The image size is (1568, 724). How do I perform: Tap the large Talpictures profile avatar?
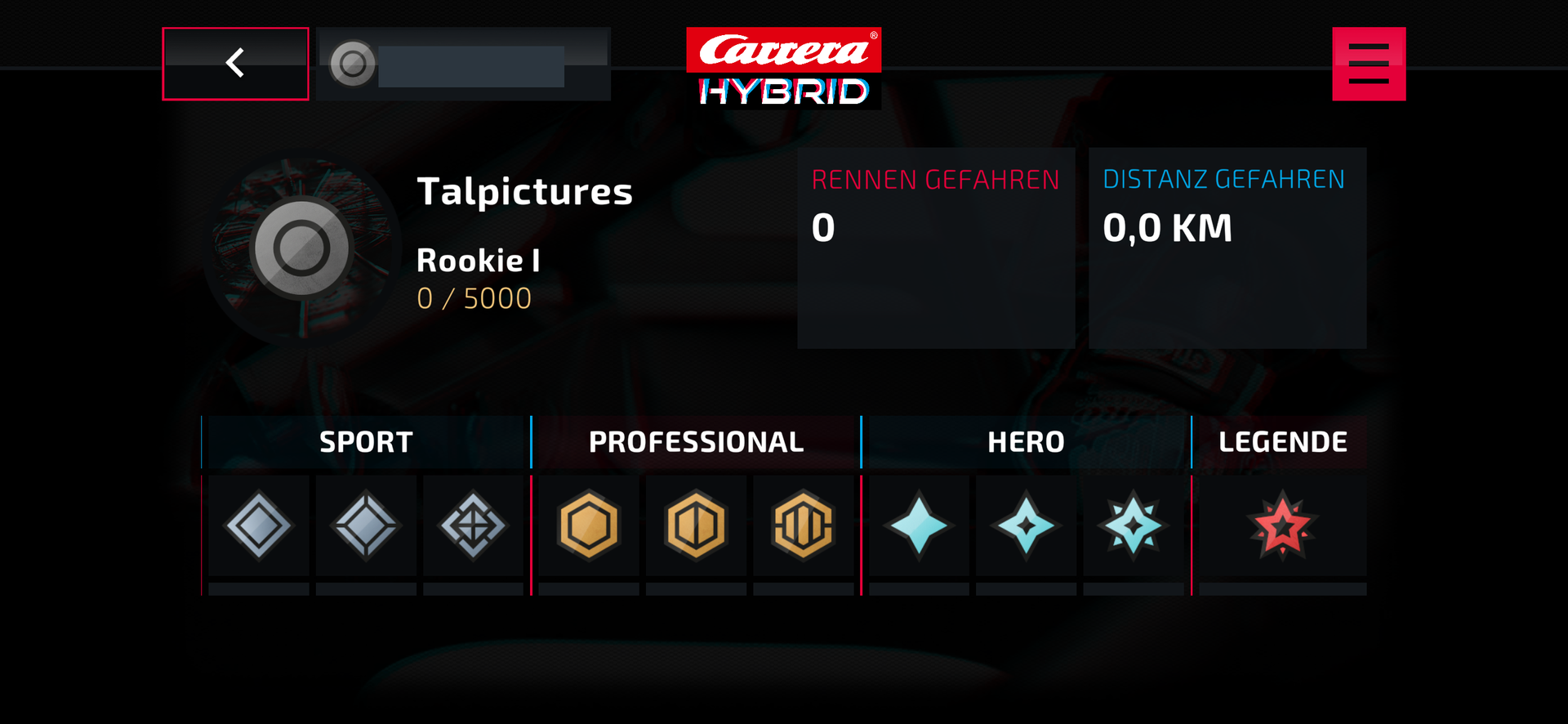coord(301,248)
